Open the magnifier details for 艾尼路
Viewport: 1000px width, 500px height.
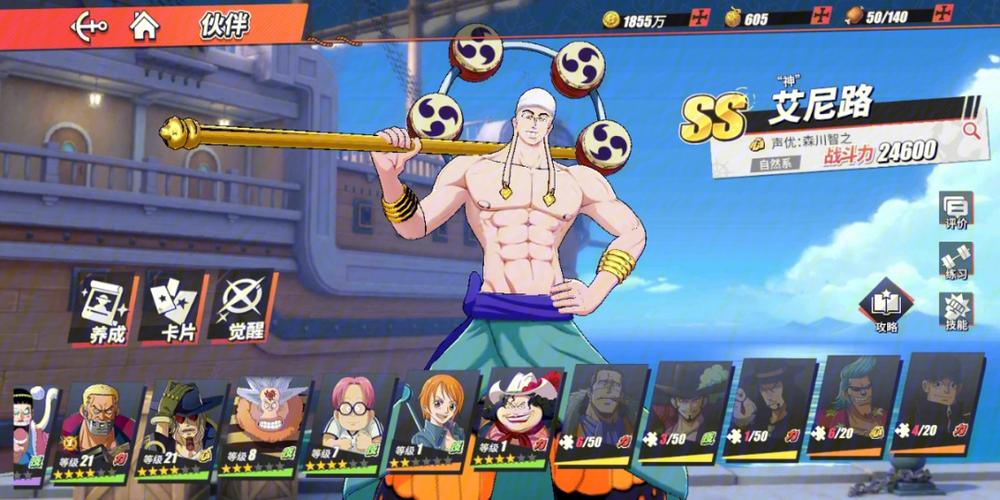[x=969, y=130]
